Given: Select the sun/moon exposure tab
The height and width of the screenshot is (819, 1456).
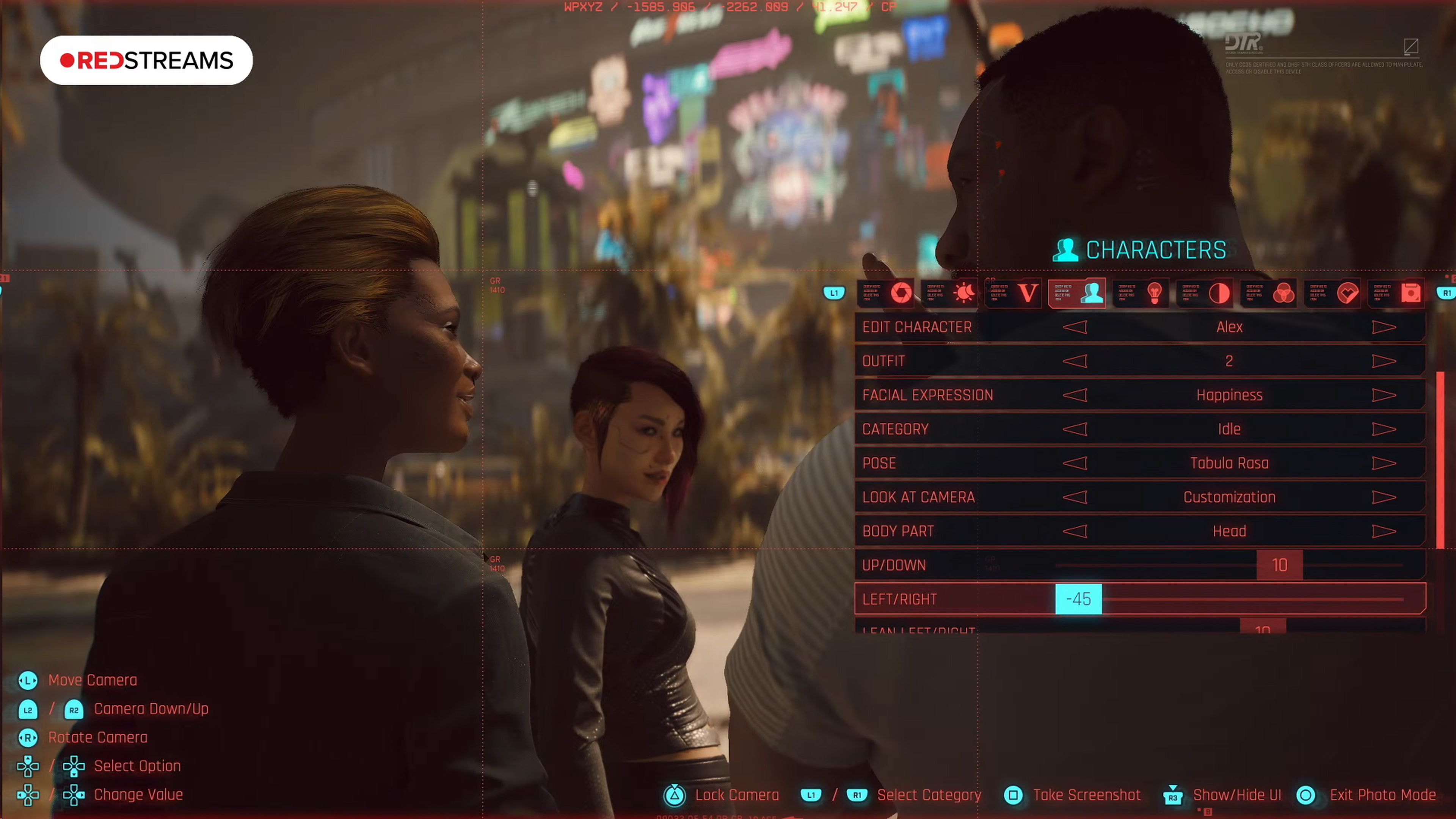Looking at the screenshot, I should pos(964,293).
